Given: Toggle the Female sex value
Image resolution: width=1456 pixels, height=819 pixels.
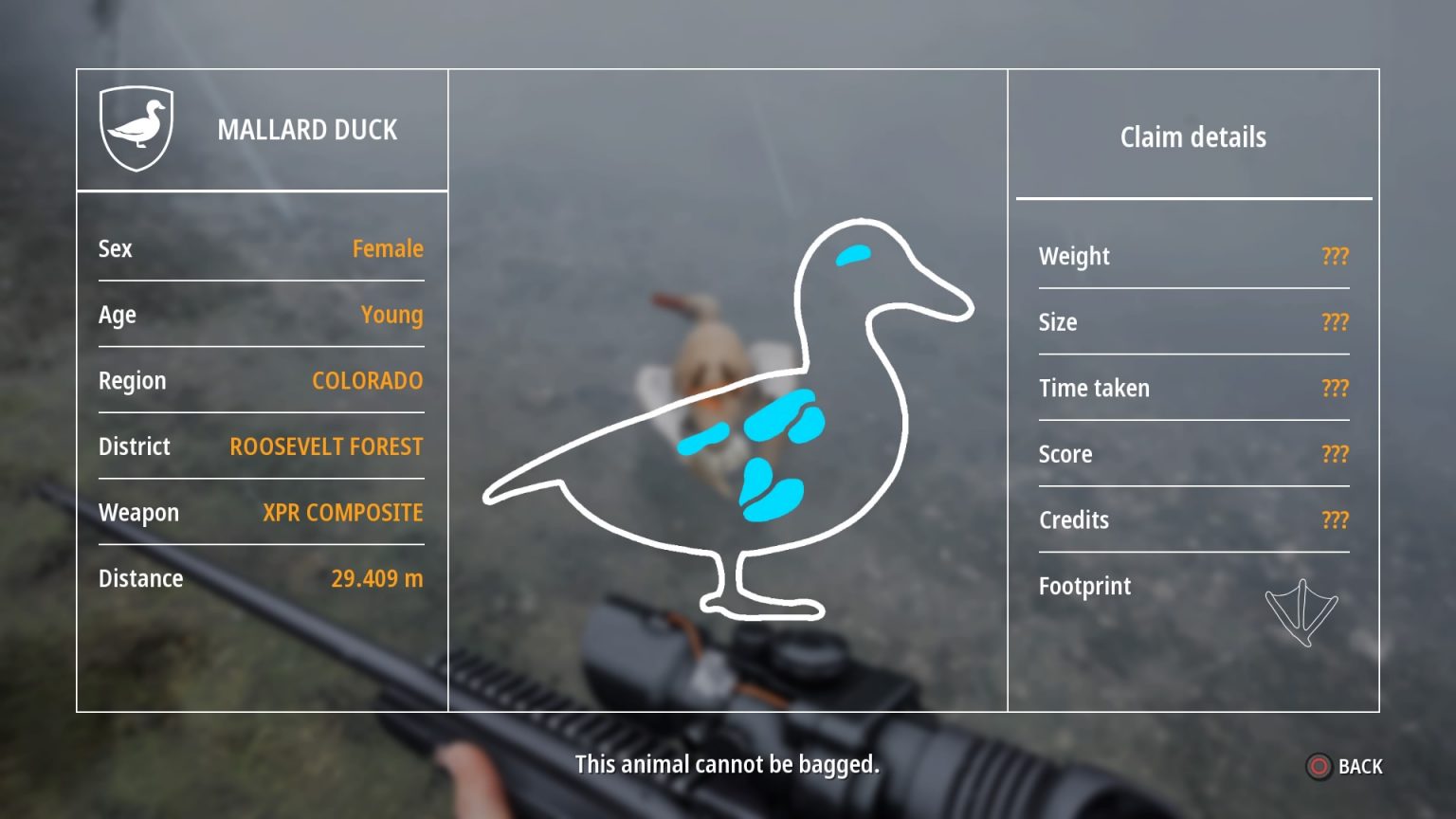Looking at the screenshot, I should tap(390, 248).
